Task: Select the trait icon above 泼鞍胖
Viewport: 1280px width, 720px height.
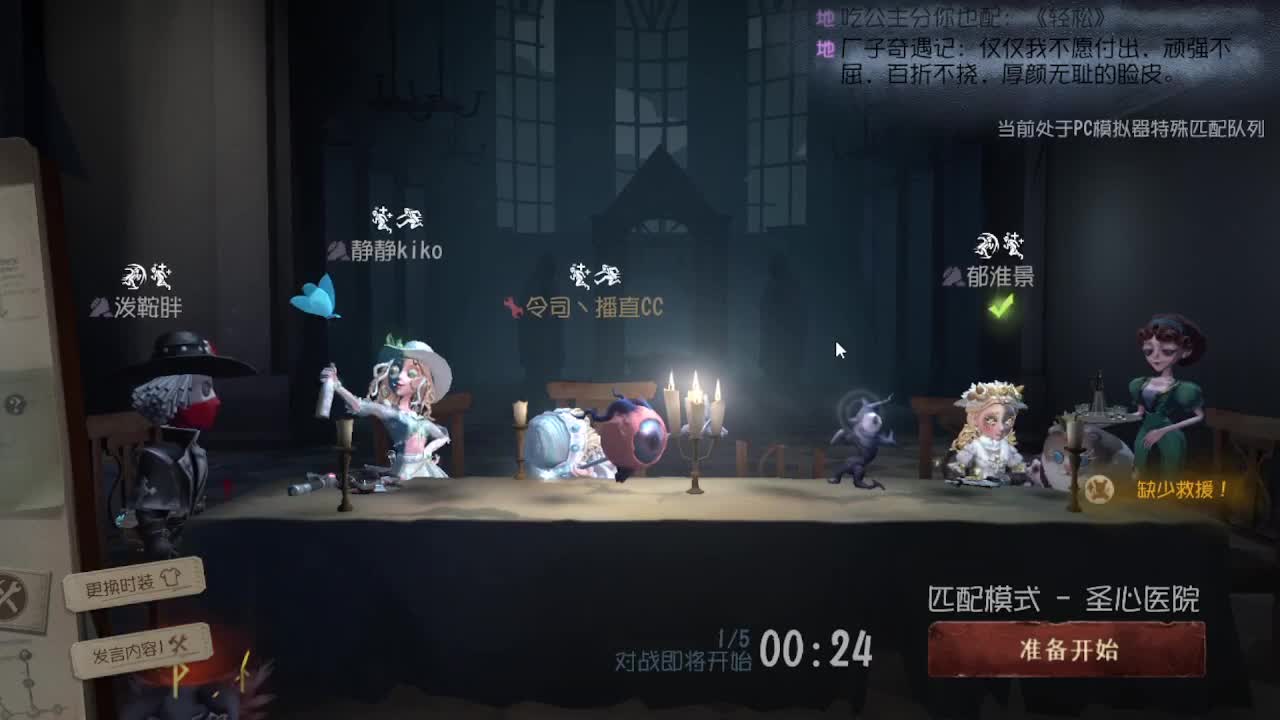Action: [x=135, y=275]
